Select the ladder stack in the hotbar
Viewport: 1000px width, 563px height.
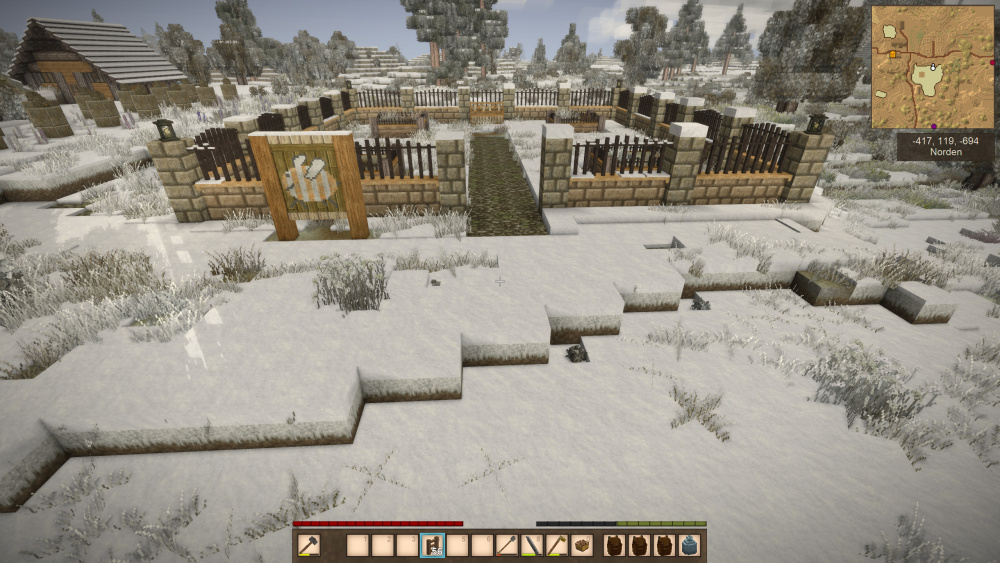click(433, 545)
